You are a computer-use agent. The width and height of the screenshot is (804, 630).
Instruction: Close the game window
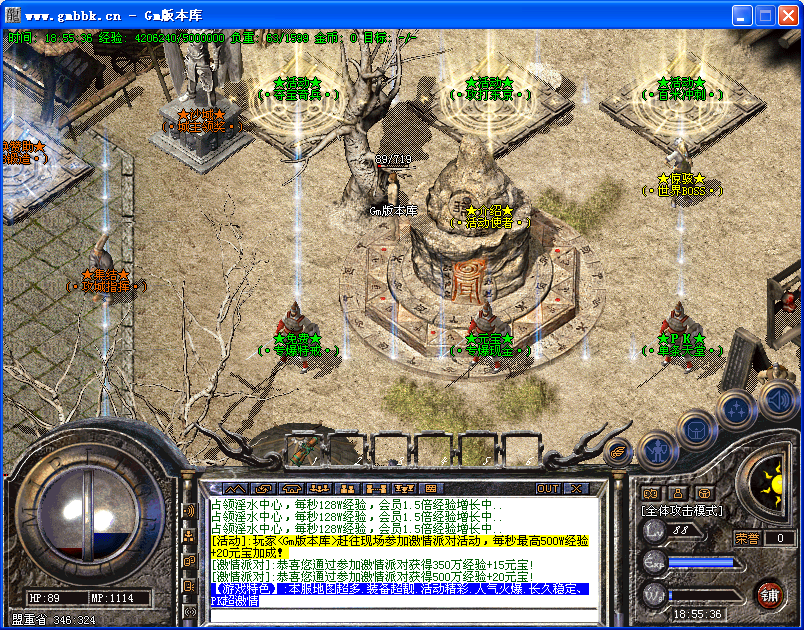click(788, 15)
